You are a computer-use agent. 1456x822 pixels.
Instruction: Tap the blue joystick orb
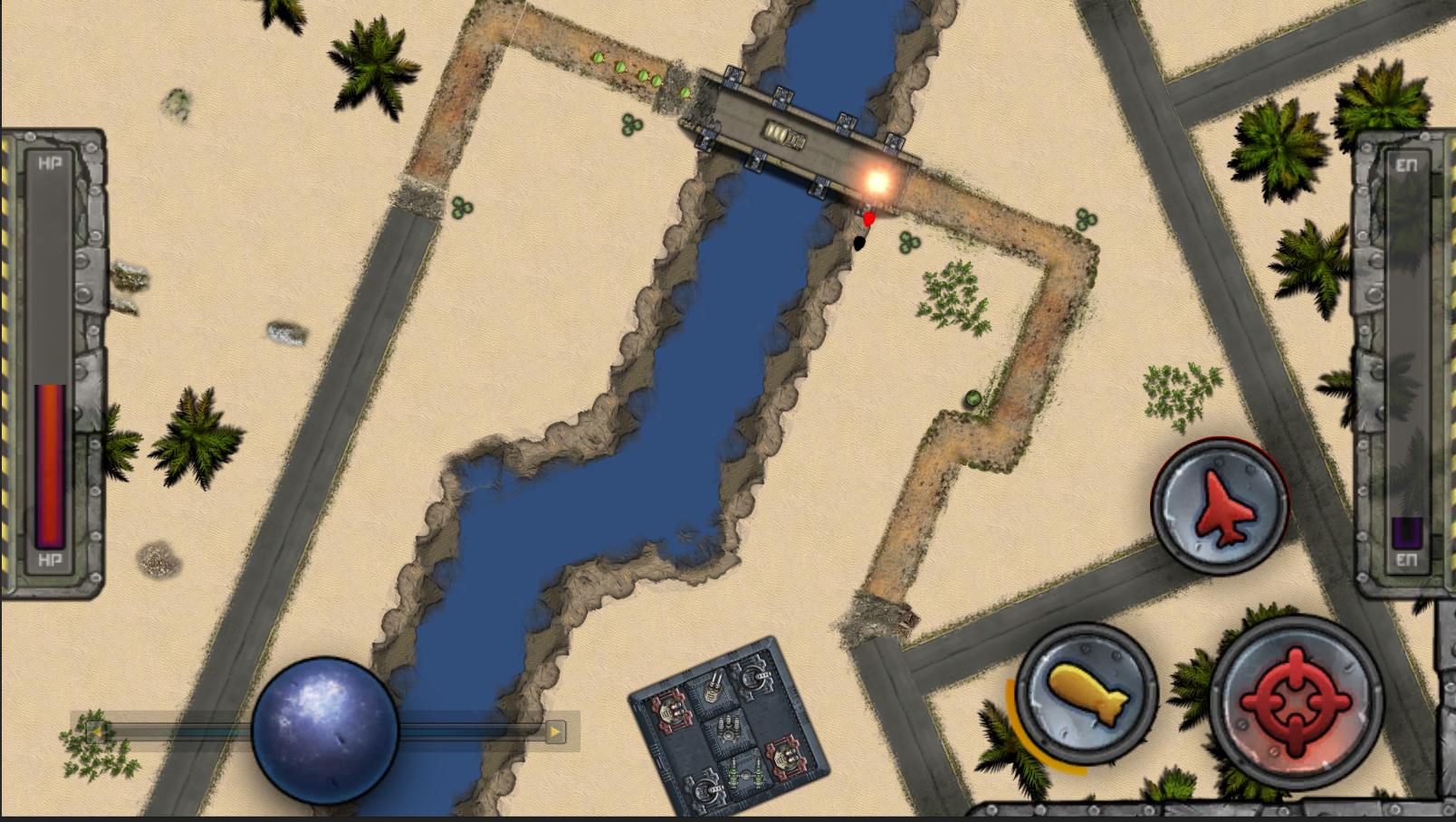pos(326,729)
